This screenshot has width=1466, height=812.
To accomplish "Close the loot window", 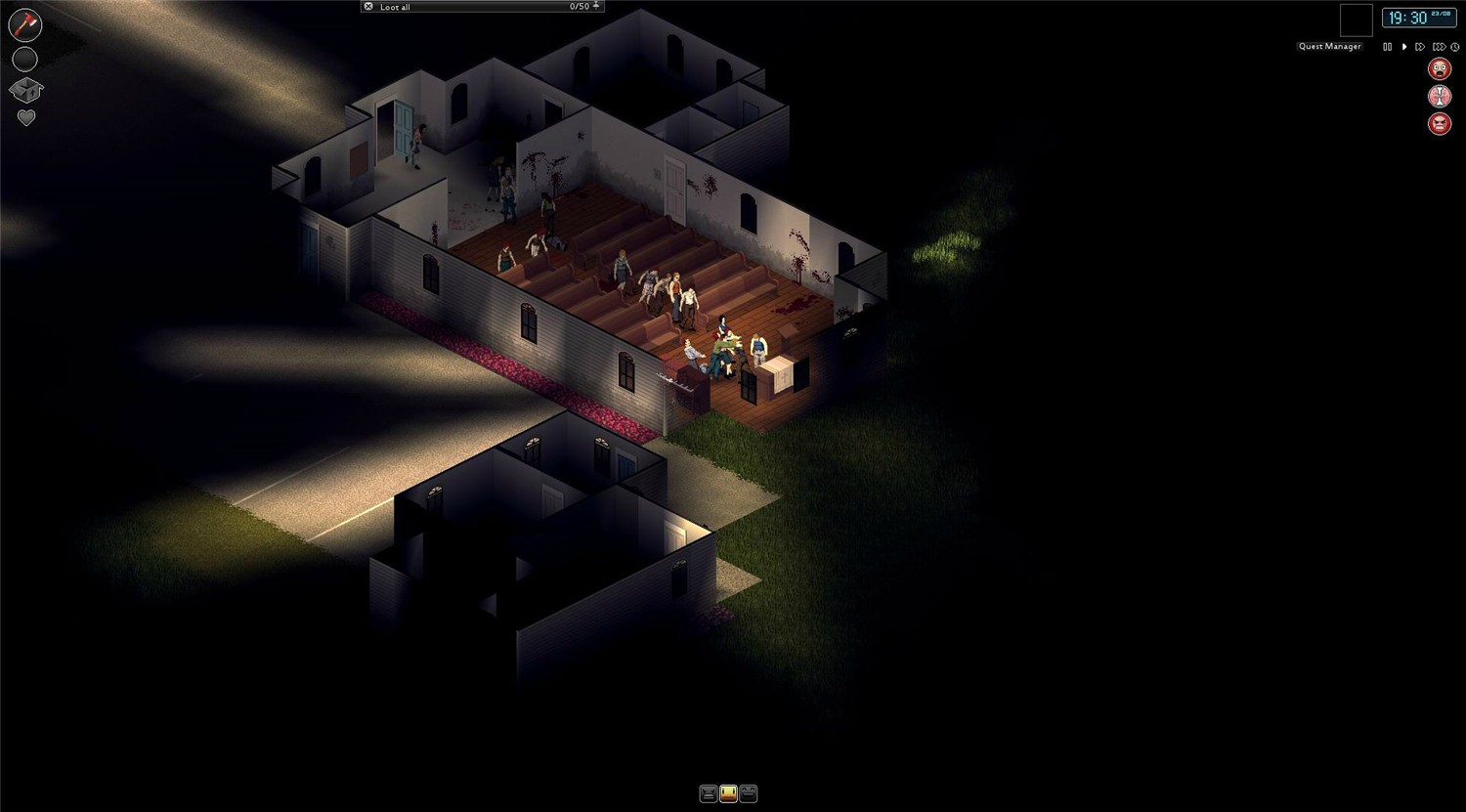I will coord(368,6).
